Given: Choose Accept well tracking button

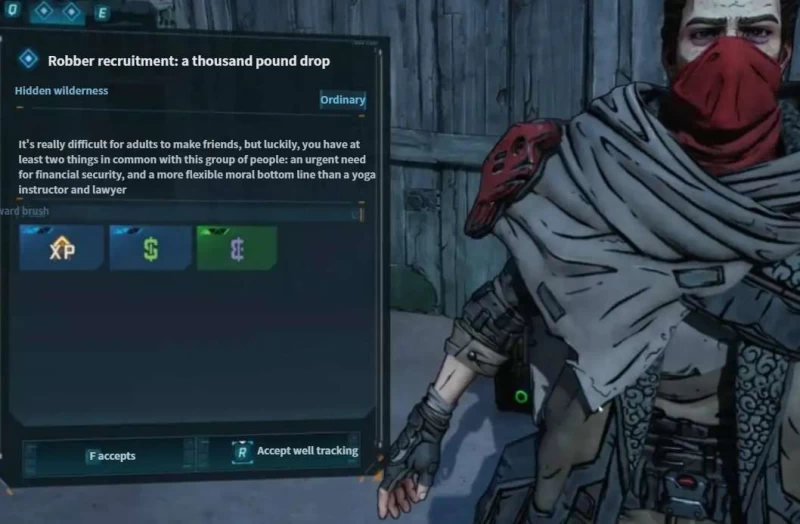Looking at the screenshot, I should (x=294, y=452).
